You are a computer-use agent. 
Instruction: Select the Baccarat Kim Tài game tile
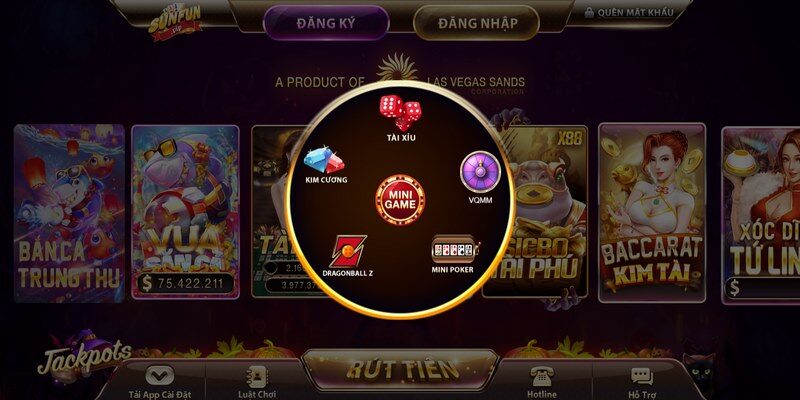(651, 212)
